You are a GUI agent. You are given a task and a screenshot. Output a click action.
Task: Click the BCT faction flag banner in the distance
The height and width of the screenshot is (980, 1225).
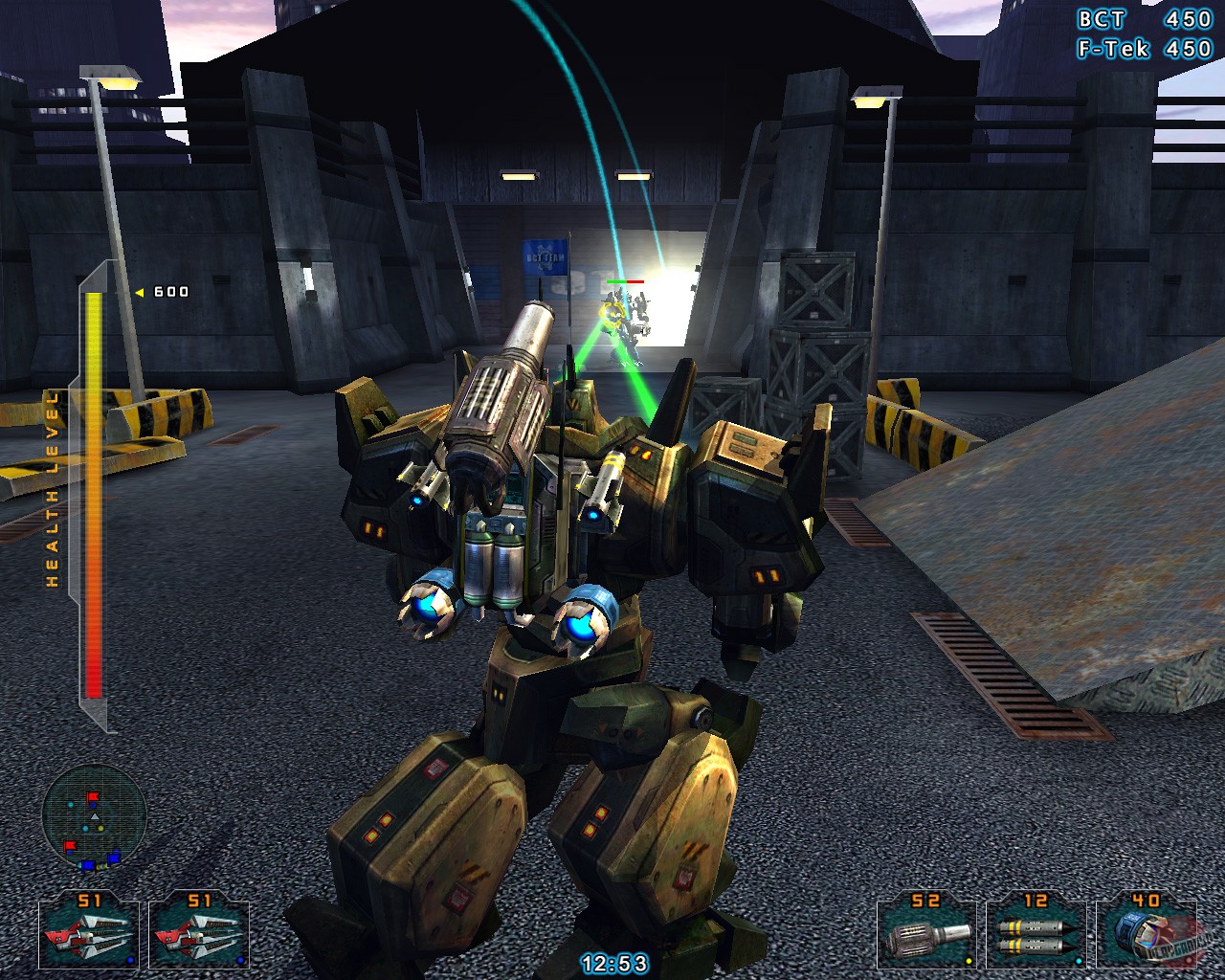[x=544, y=259]
